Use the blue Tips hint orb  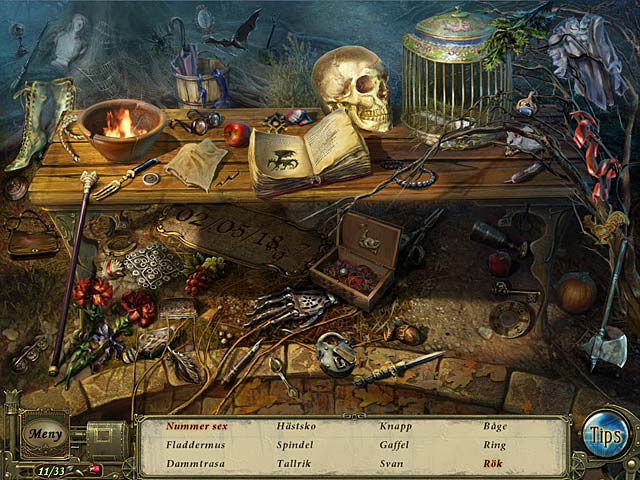point(605,435)
